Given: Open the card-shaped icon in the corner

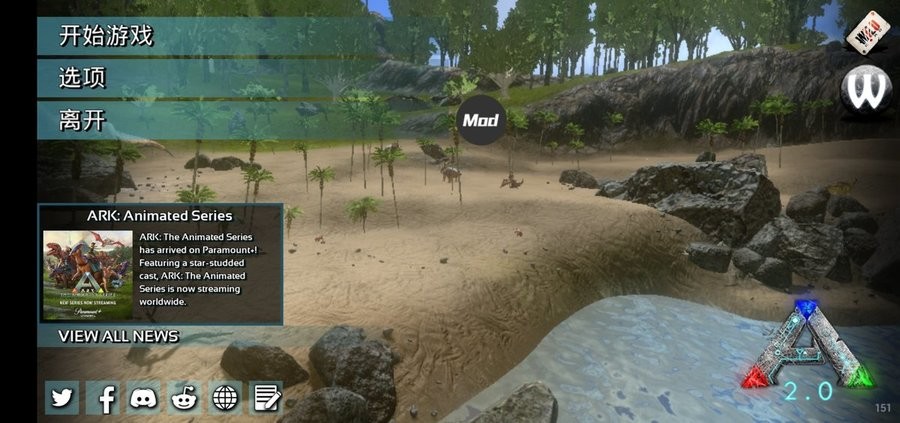Looking at the screenshot, I should [868, 32].
